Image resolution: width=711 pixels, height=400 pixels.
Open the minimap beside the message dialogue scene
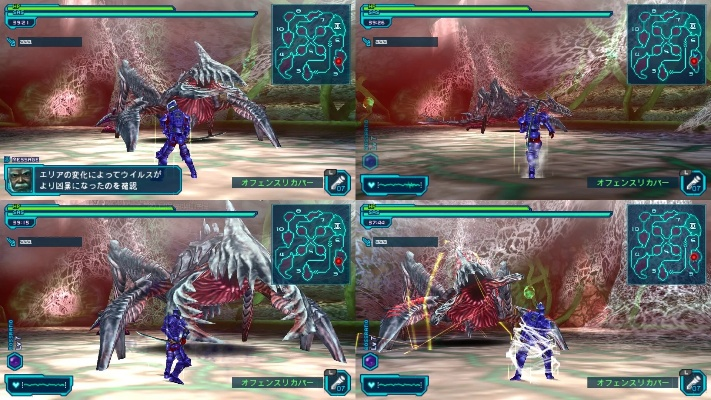point(311,45)
